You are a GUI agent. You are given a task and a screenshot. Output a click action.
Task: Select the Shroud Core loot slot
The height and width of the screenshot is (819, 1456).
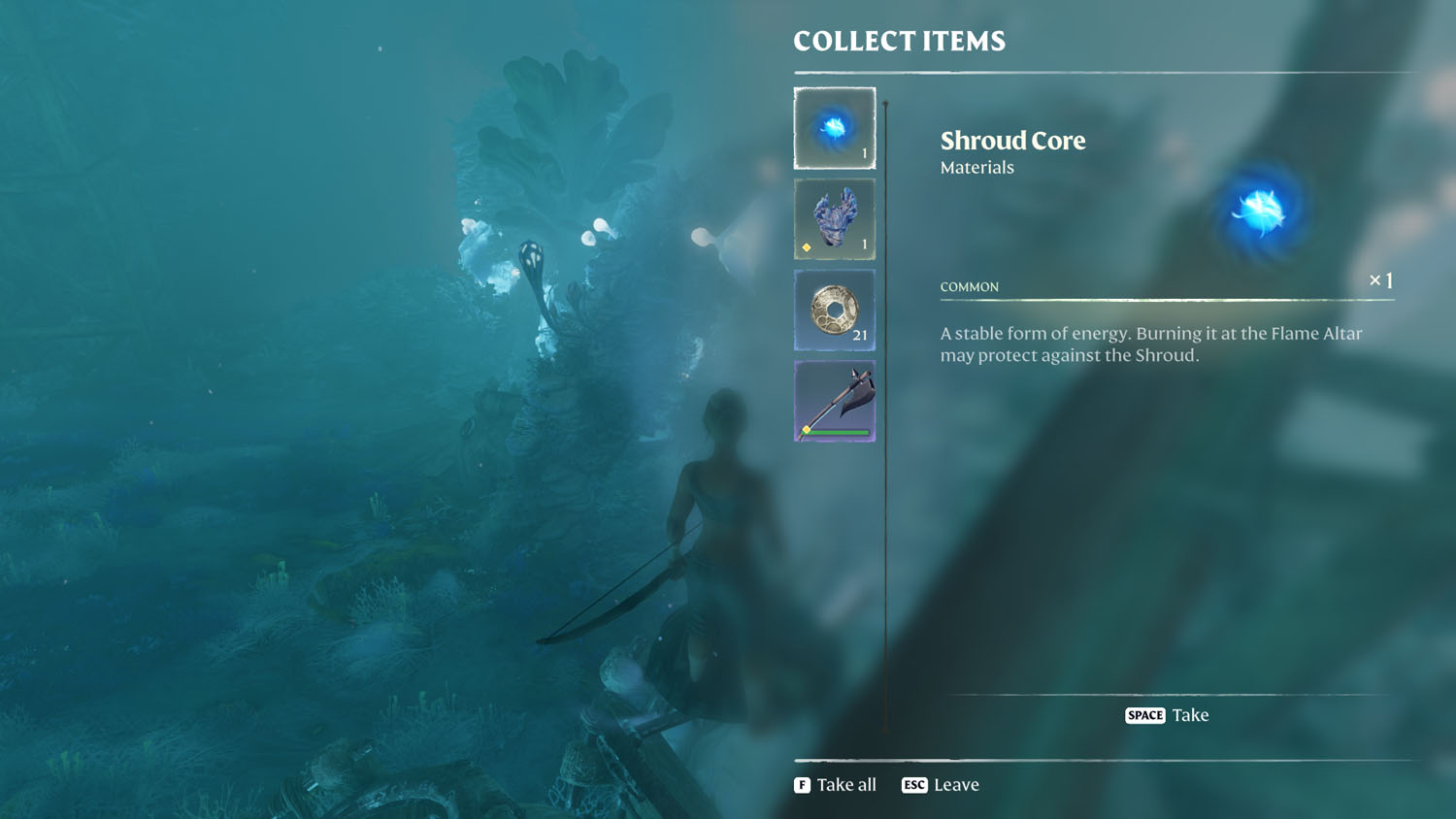(x=834, y=128)
